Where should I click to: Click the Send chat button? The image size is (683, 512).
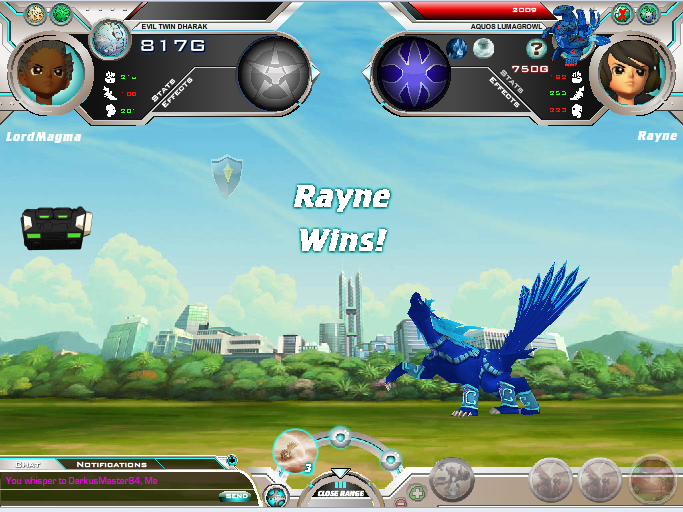(237, 495)
